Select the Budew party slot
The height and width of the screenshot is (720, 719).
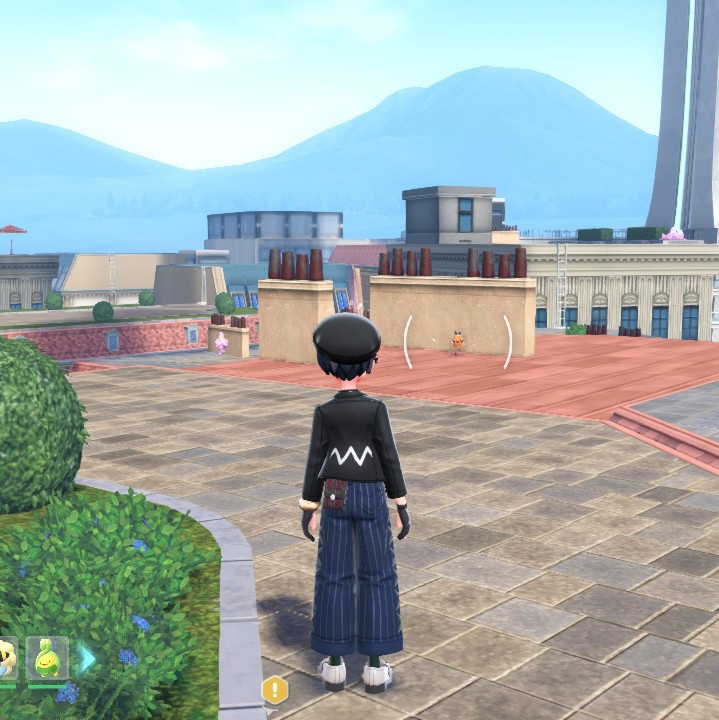(x=47, y=658)
